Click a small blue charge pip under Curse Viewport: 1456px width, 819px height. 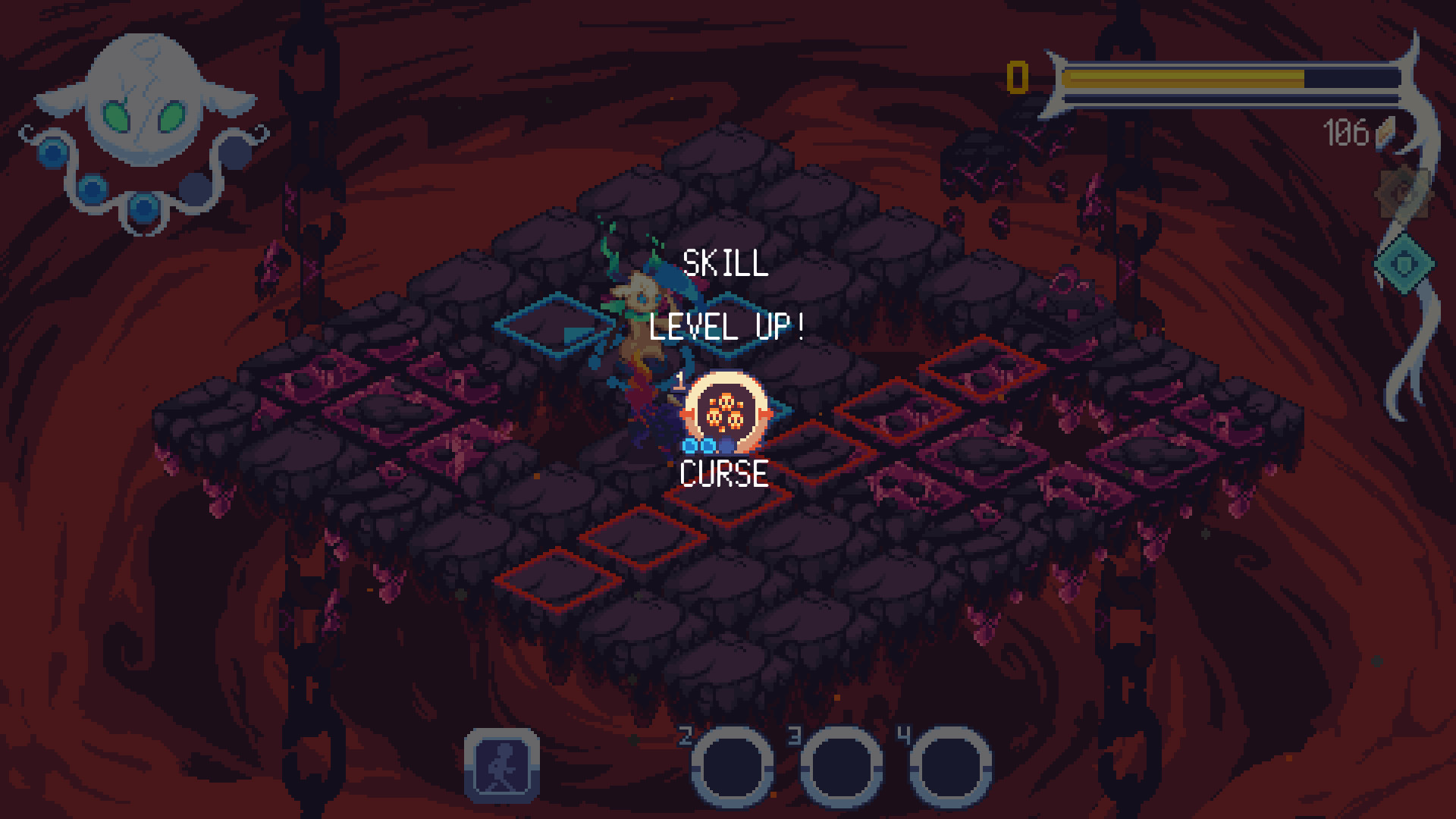tap(690, 445)
